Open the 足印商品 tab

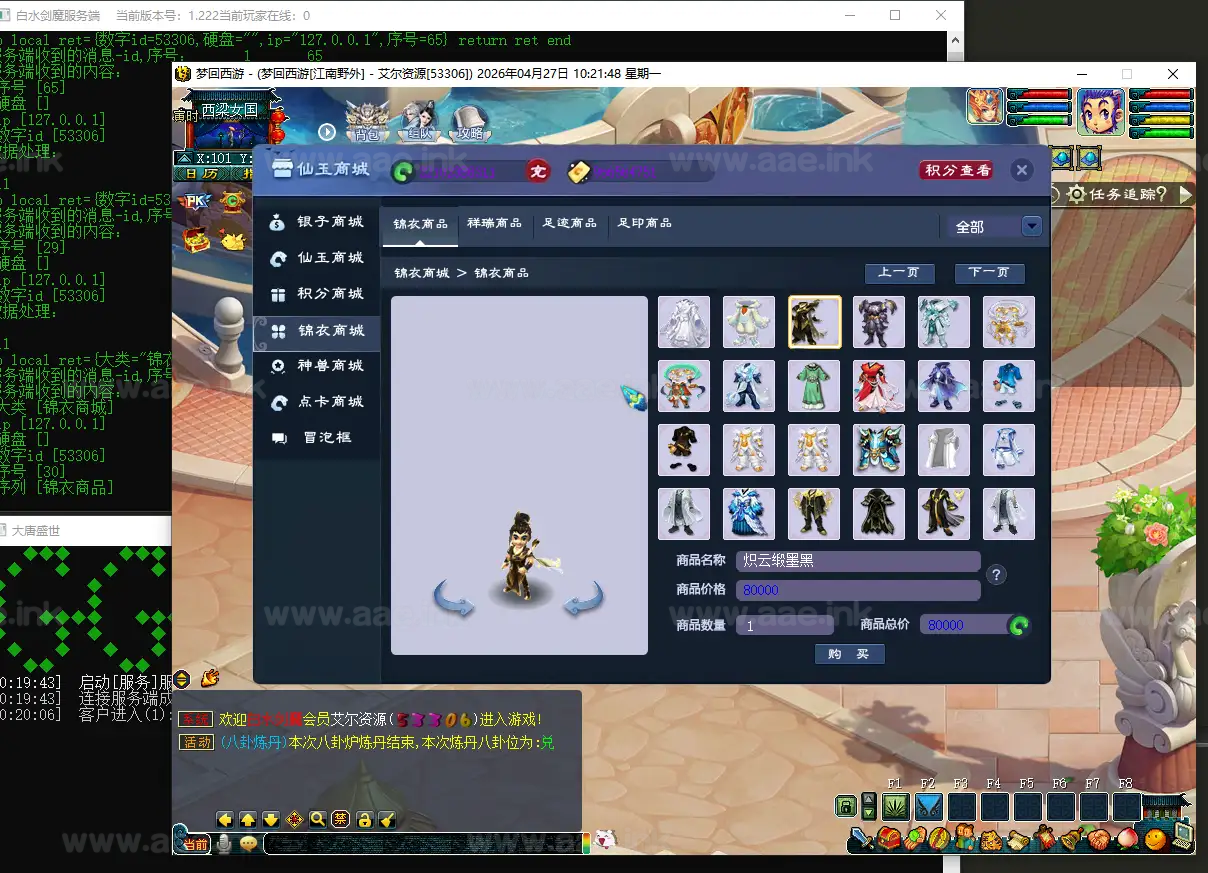[x=644, y=223]
